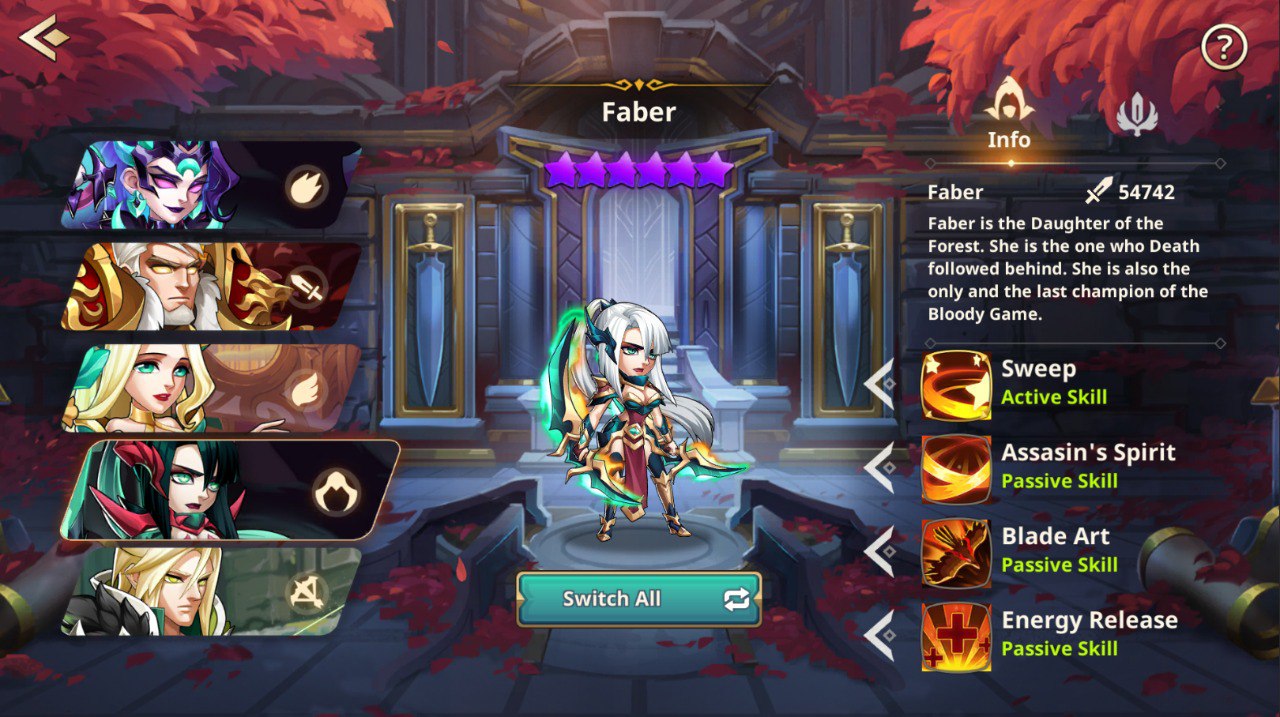This screenshot has width=1280, height=717.
Task: Inspect the Blade Art passive skill
Action: point(956,552)
